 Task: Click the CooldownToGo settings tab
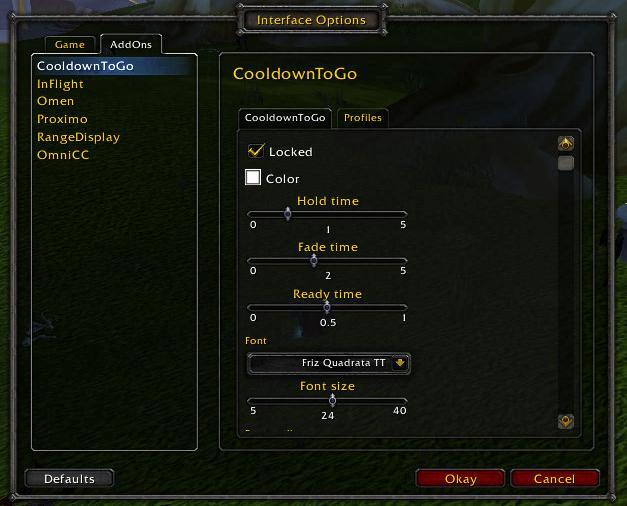(x=286, y=118)
